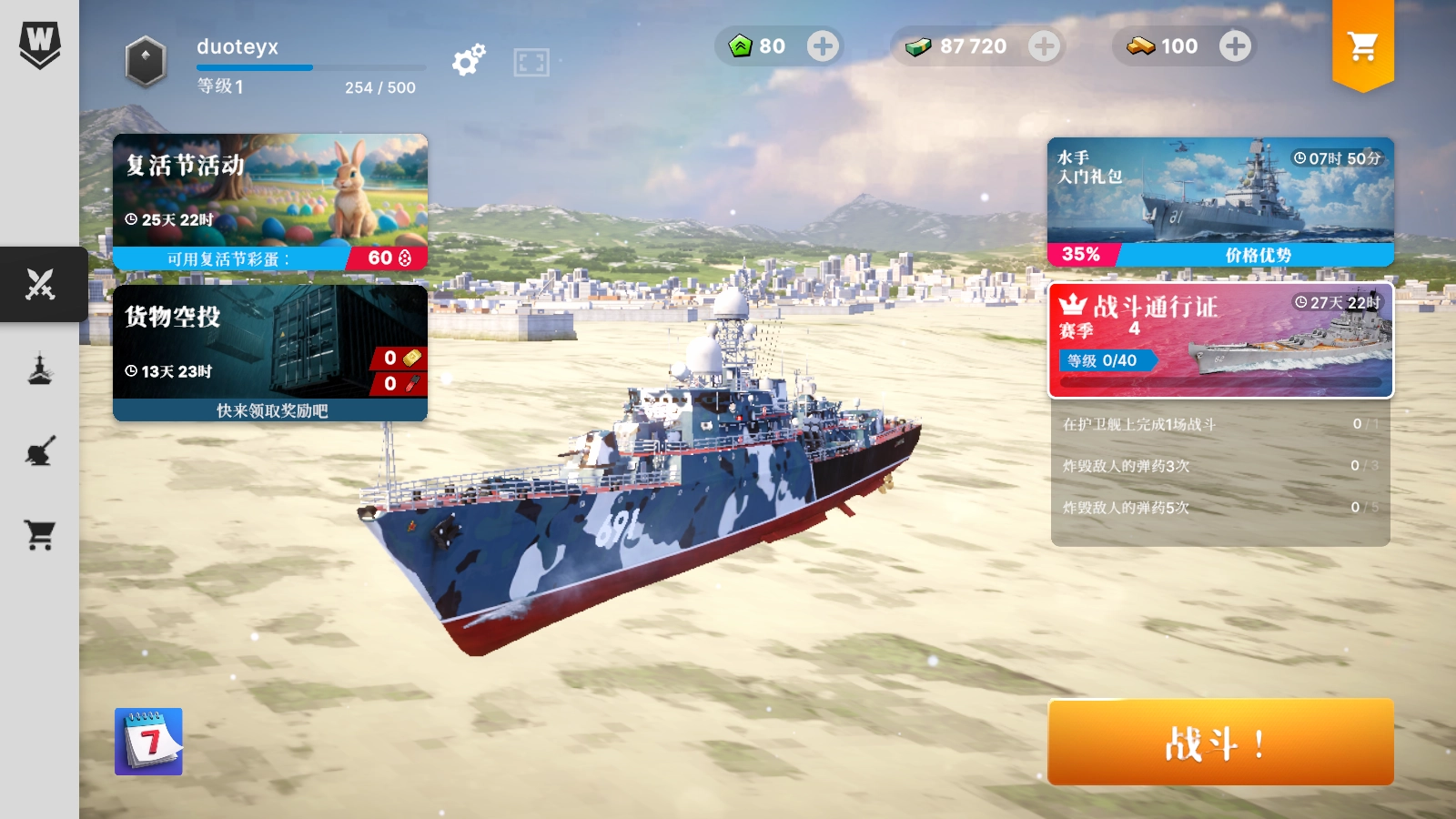Start a match with the 战斗 button

click(x=1220, y=742)
